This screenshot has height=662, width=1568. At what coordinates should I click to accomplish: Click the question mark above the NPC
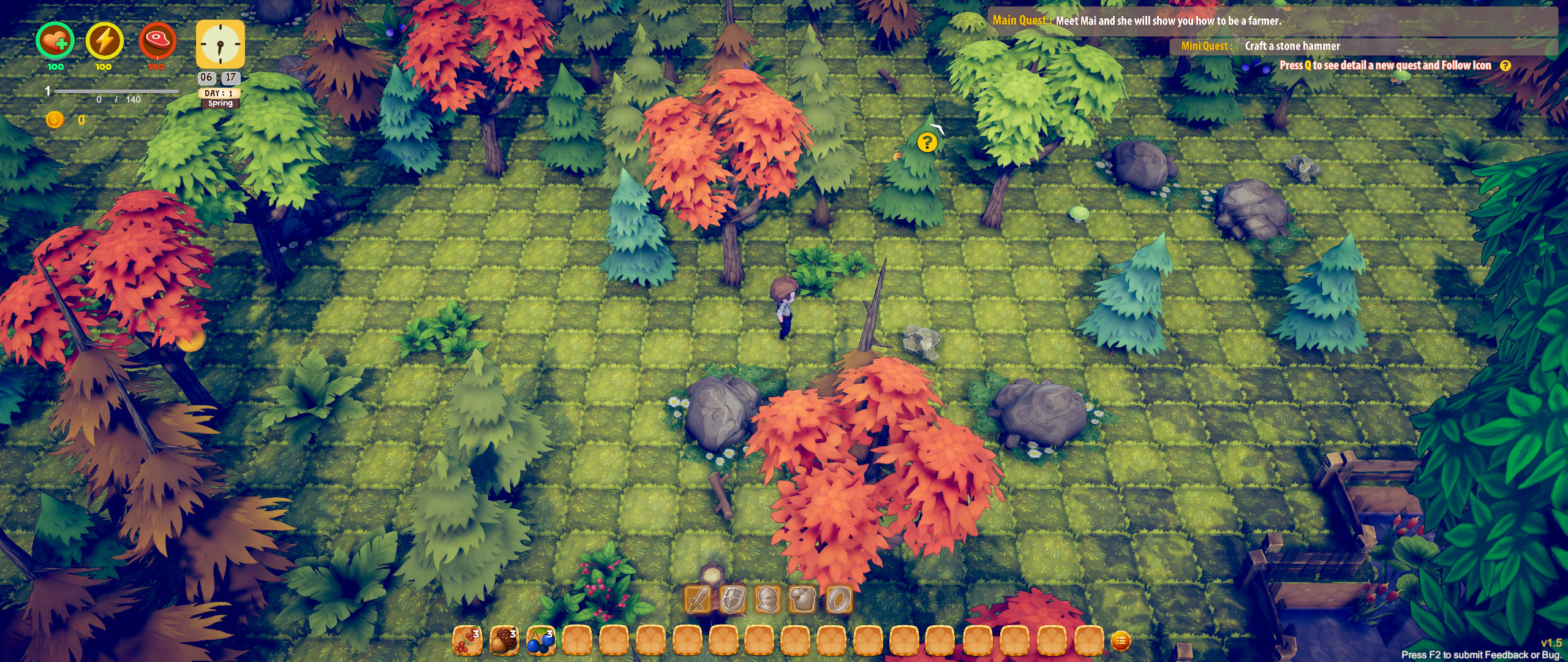click(x=927, y=142)
